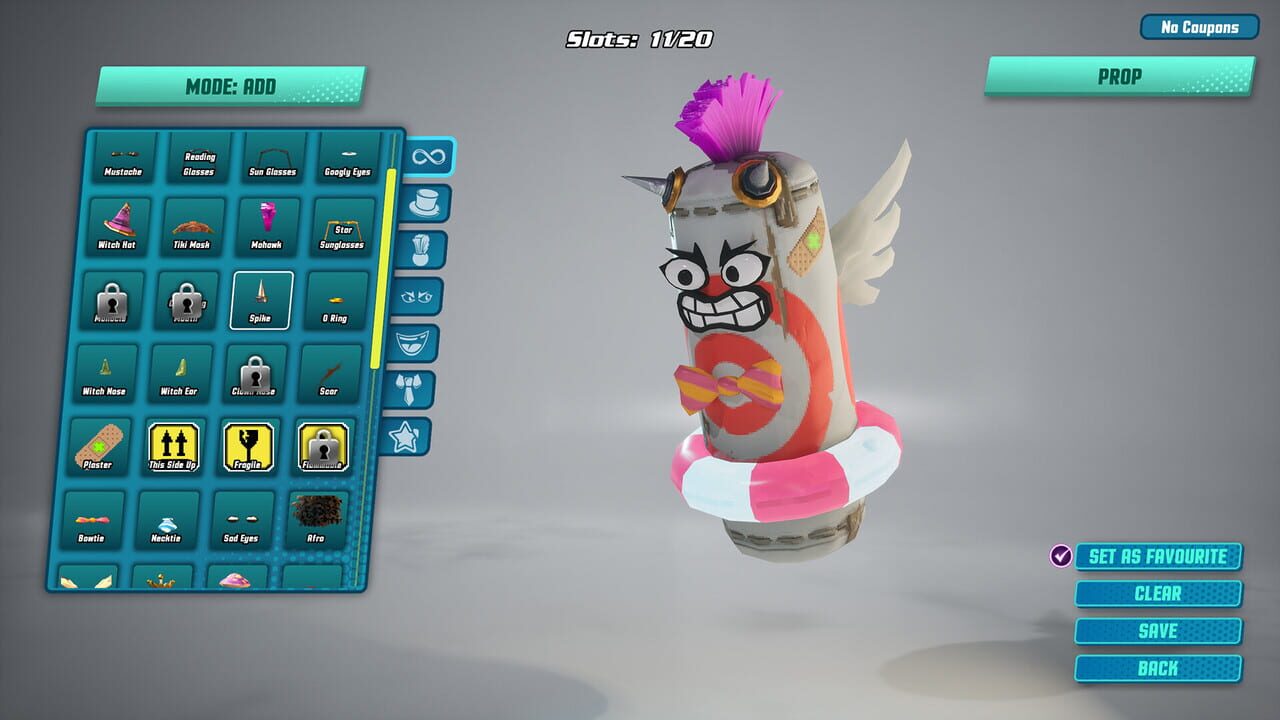The width and height of the screenshot is (1280, 720).
Task: Choose the Witch Hat item
Action: pyautogui.click(x=117, y=224)
